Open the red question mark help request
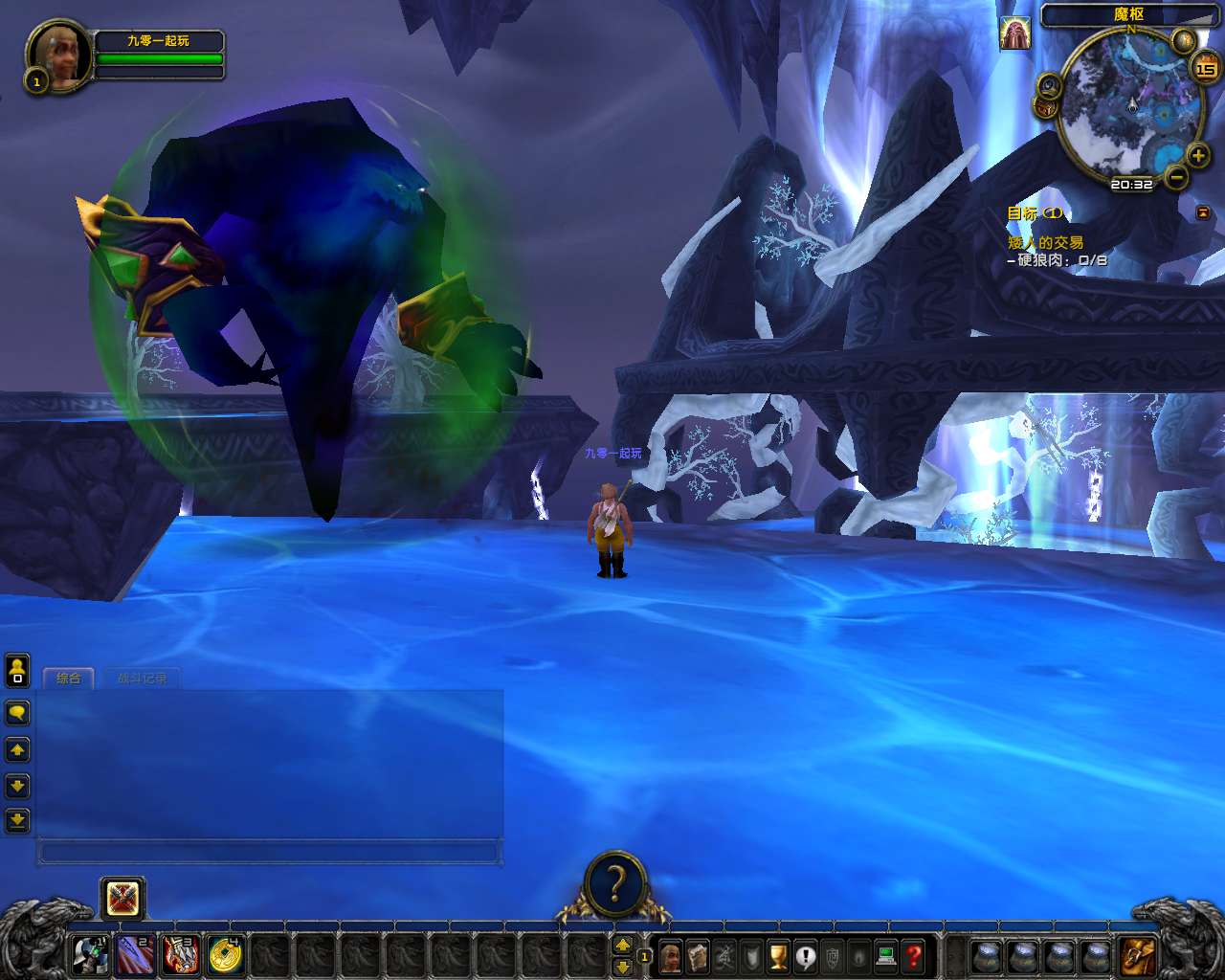This screenshot has width=1225, height=980. point(914,955)
